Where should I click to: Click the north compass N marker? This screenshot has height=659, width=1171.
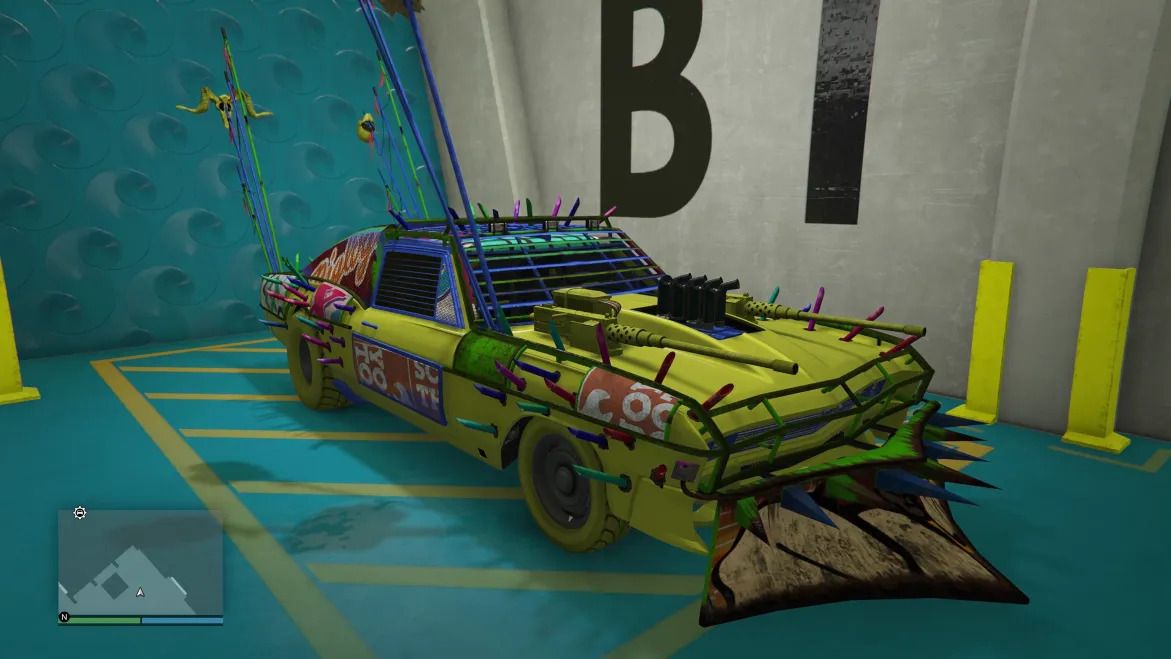(x=65, y=618)
